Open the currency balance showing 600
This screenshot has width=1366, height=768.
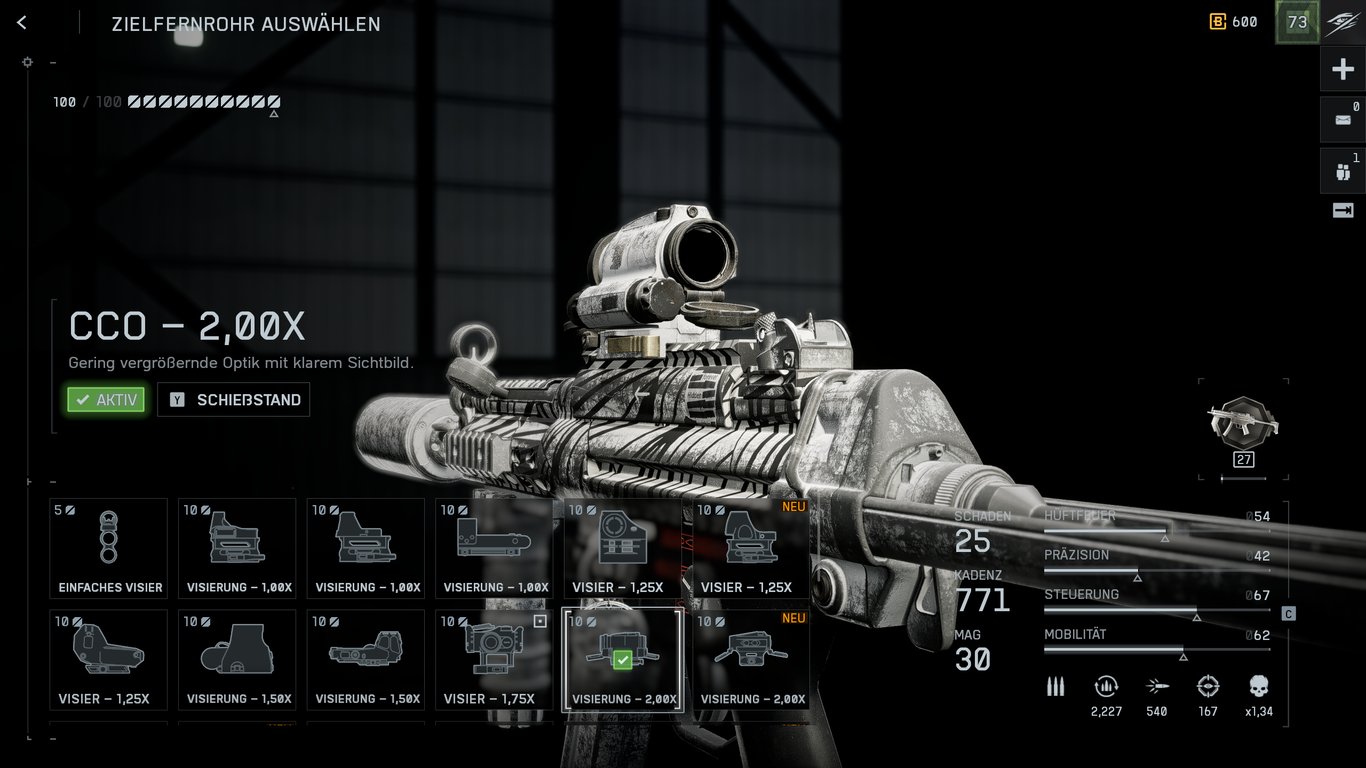point(1233,22)
